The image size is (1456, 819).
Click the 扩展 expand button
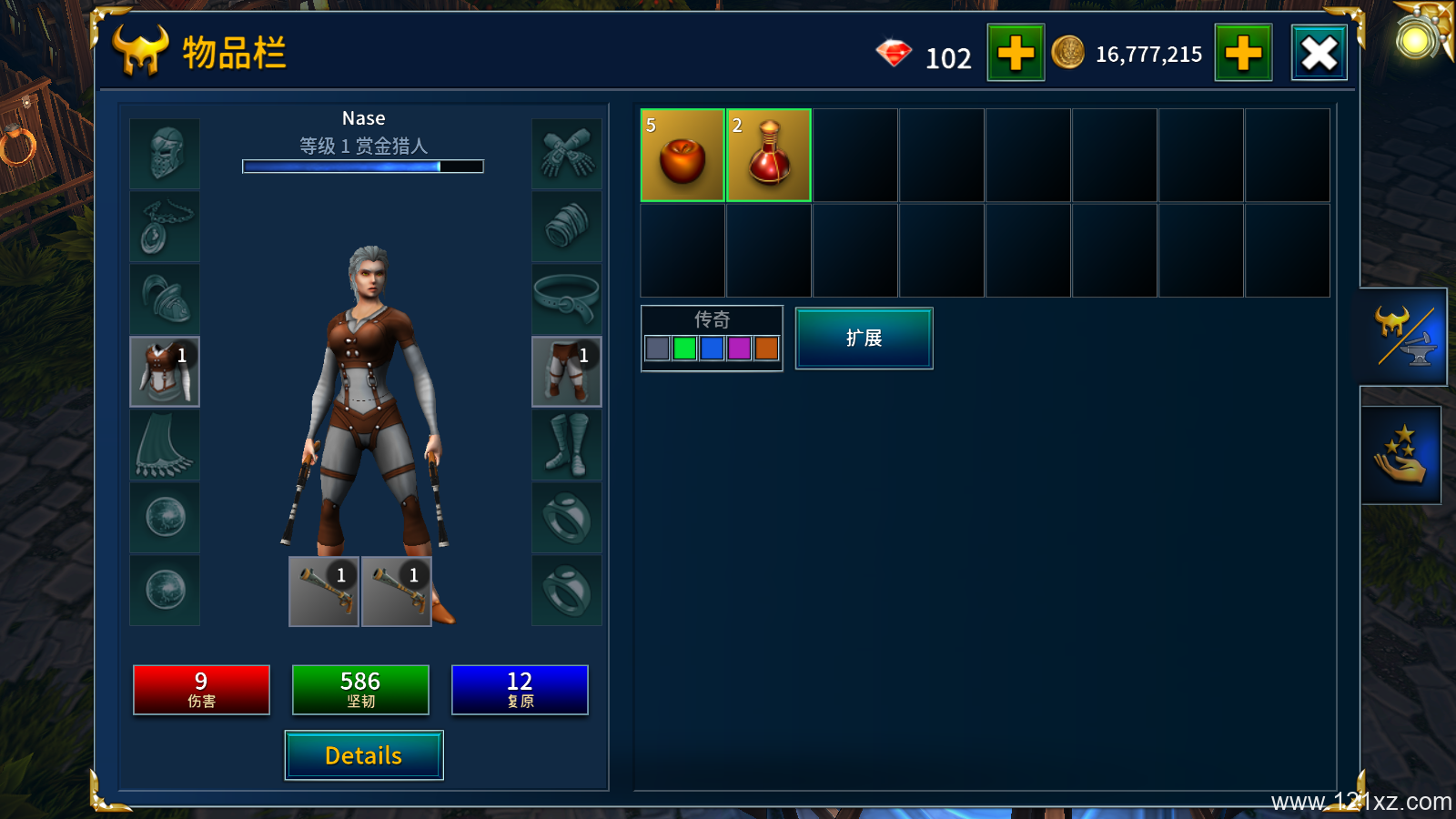tap(864, 339)
